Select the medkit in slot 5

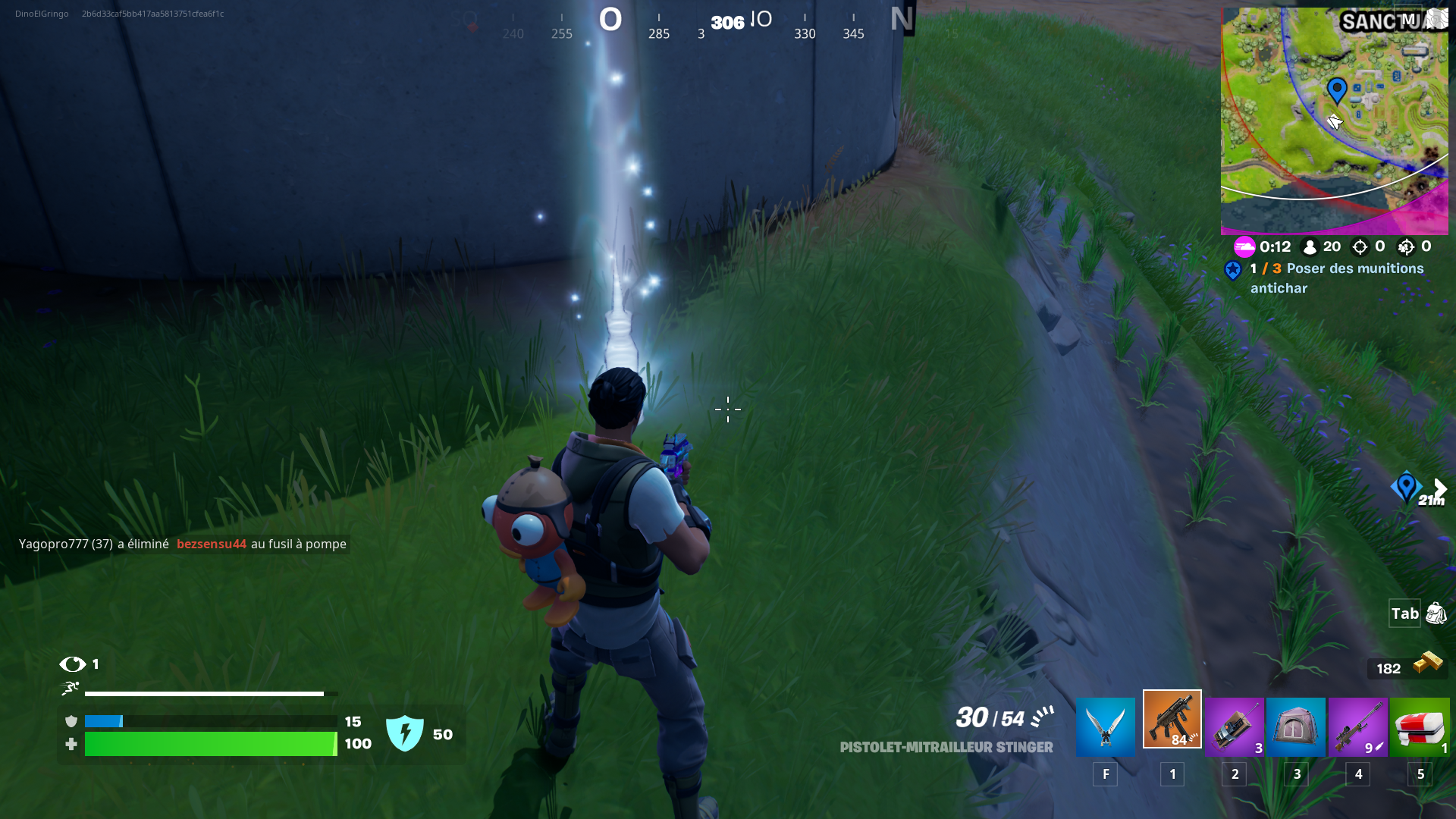pos(1420,726)
